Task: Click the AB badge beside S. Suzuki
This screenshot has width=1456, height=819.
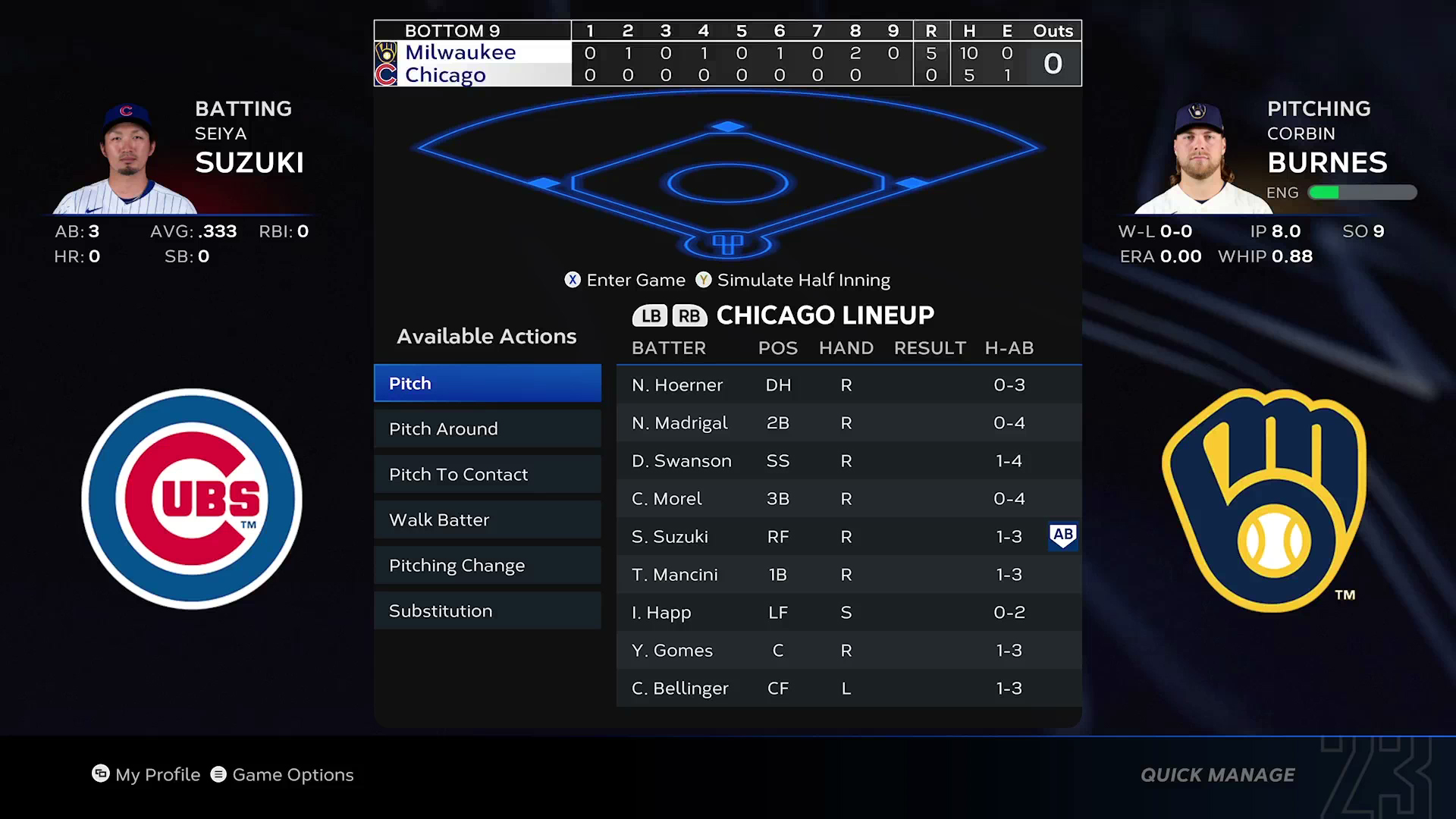Action: coord(1063,536)
